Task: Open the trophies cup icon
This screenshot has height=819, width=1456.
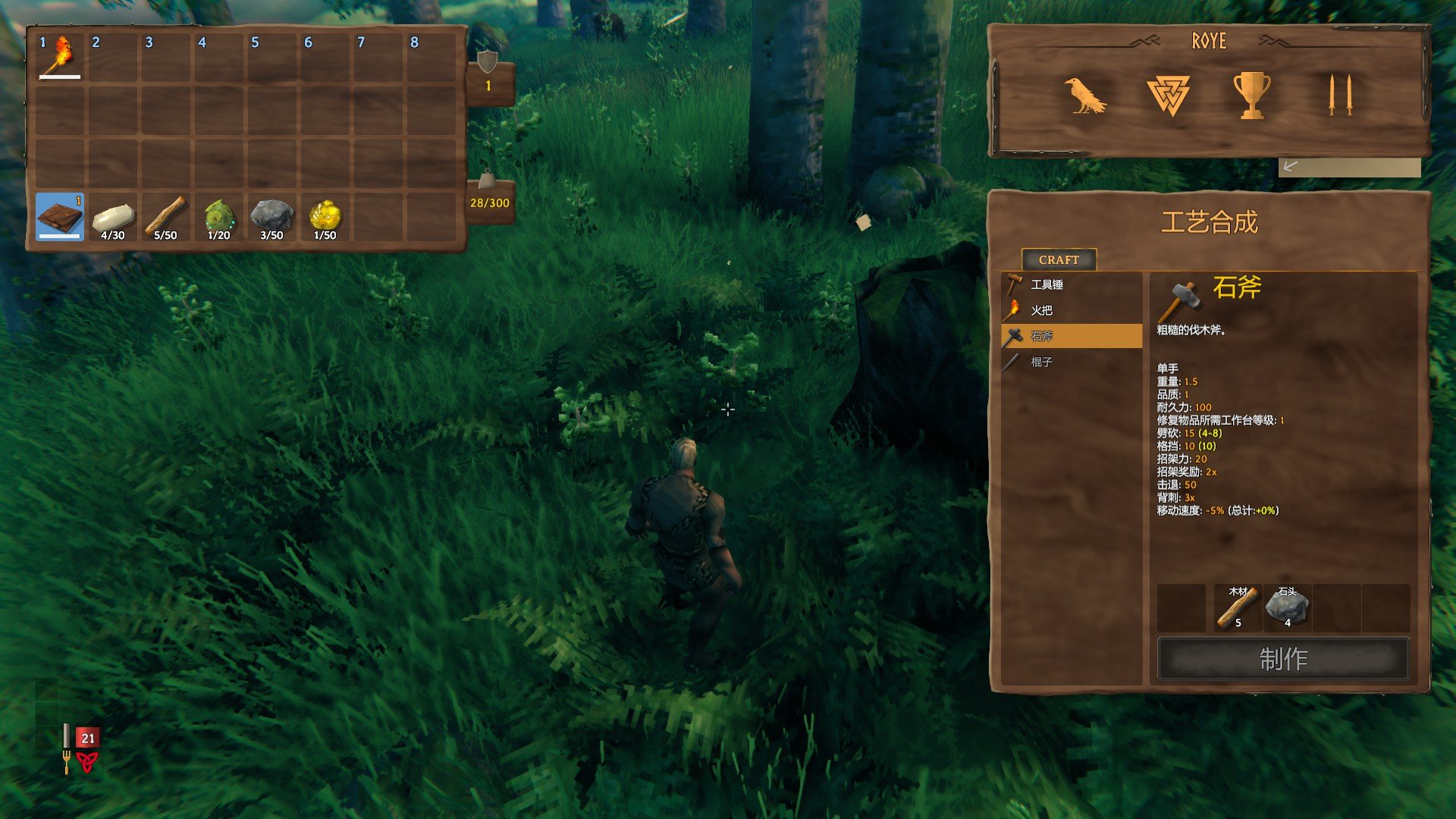Action: pyautogui.click(x=1251, y=96)
